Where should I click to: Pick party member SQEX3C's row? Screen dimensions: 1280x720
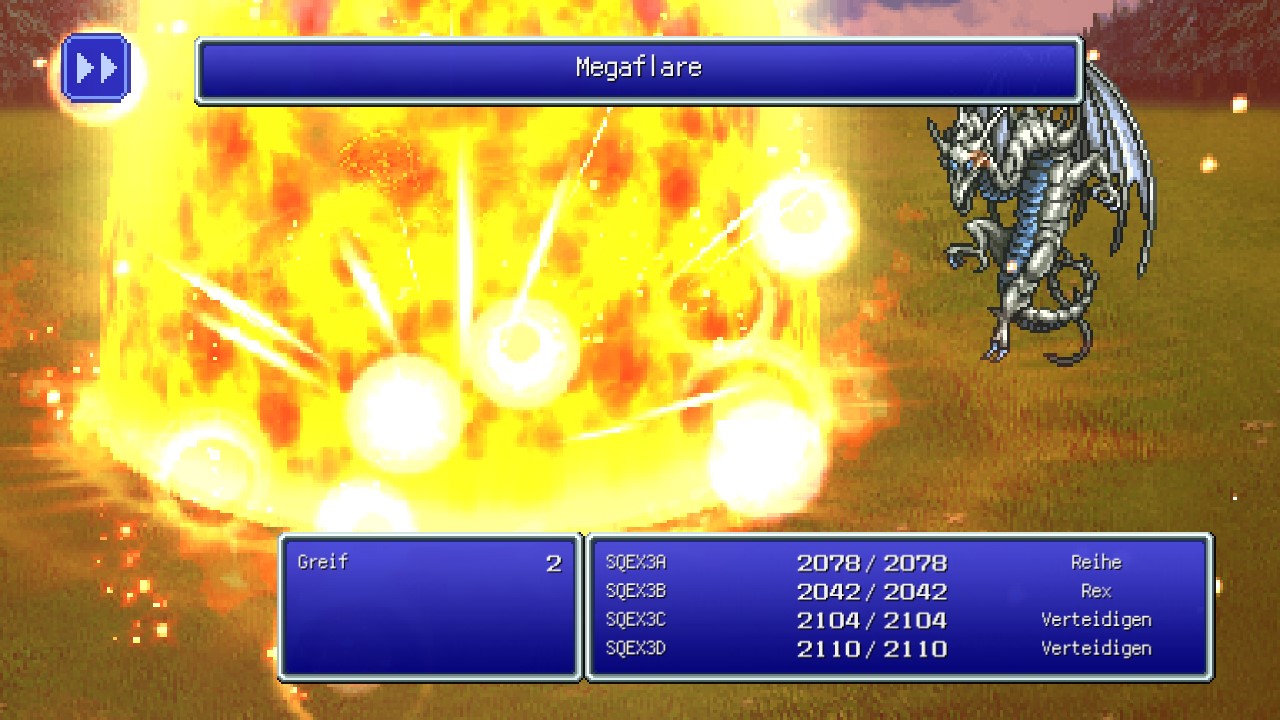point(636,620)
